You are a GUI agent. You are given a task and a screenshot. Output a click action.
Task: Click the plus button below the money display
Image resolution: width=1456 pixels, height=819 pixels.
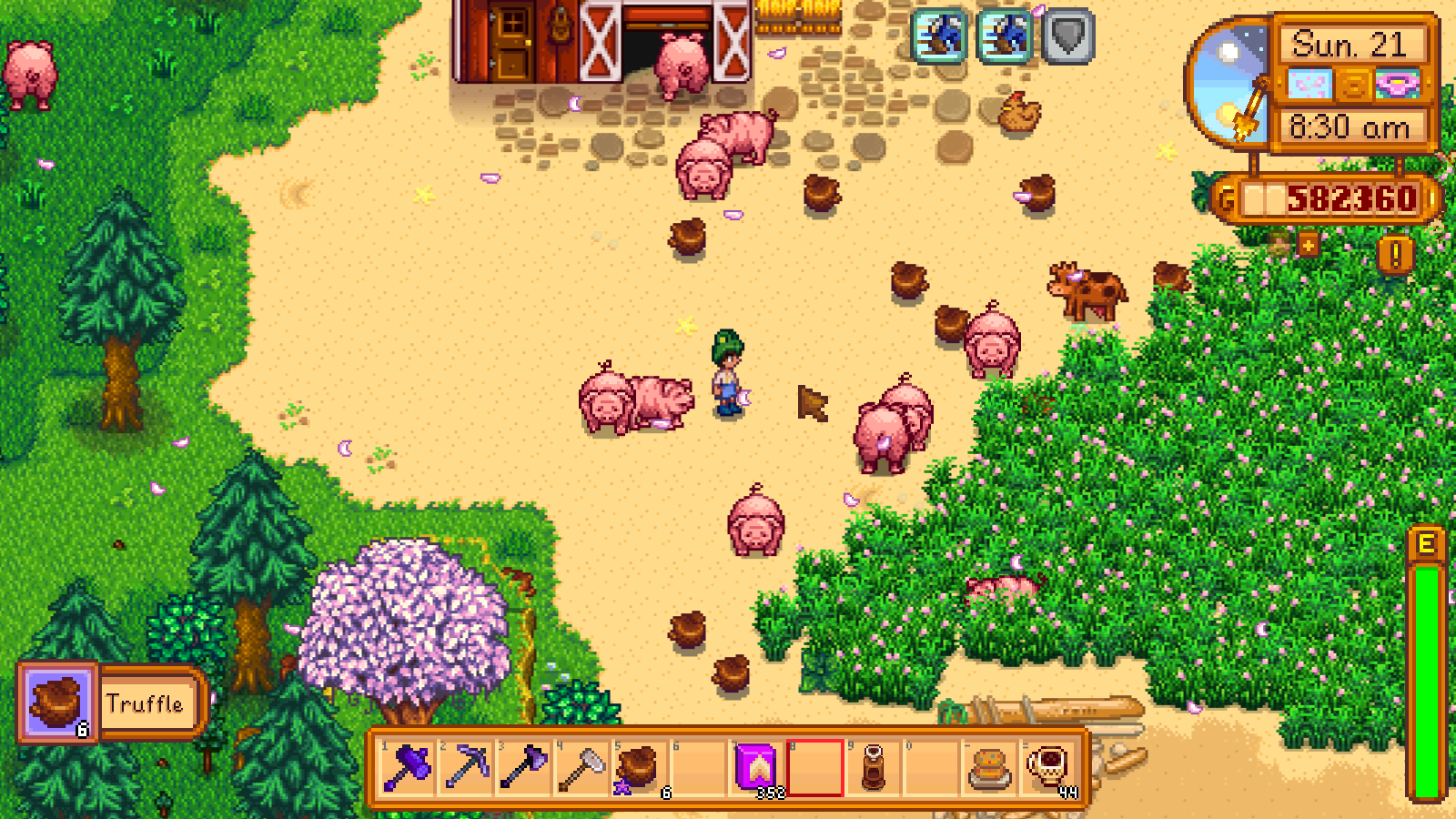[x=1308, y=244]
